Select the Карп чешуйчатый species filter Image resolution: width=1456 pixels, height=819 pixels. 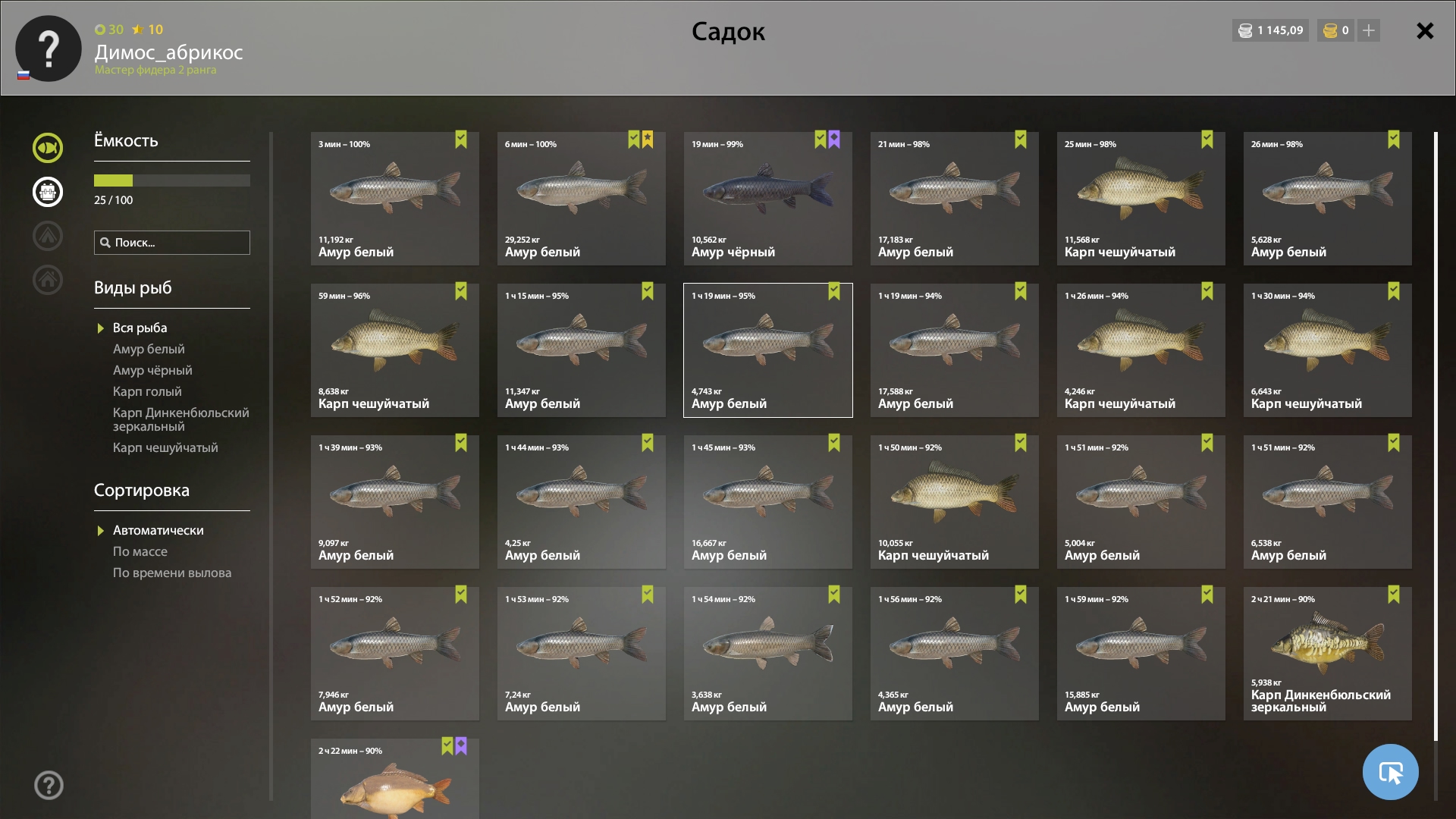point(165,447)
